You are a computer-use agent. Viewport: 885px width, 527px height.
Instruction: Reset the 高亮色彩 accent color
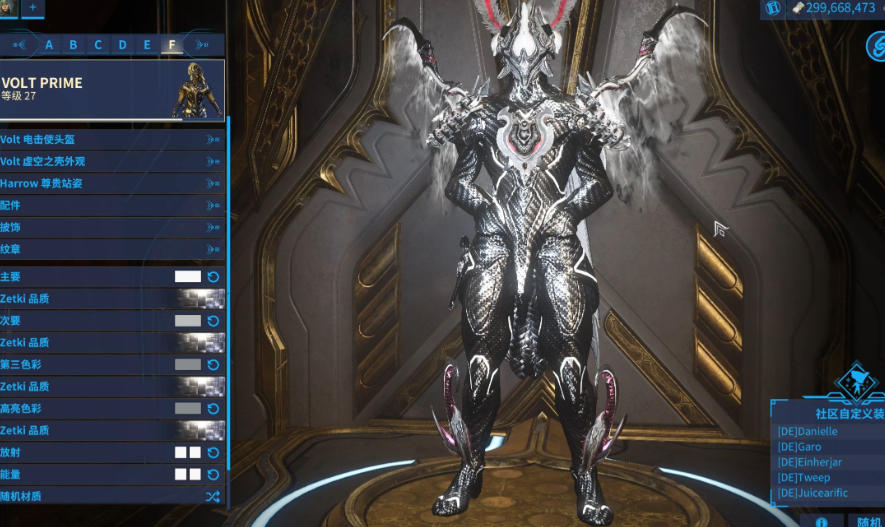pos(213,409)
